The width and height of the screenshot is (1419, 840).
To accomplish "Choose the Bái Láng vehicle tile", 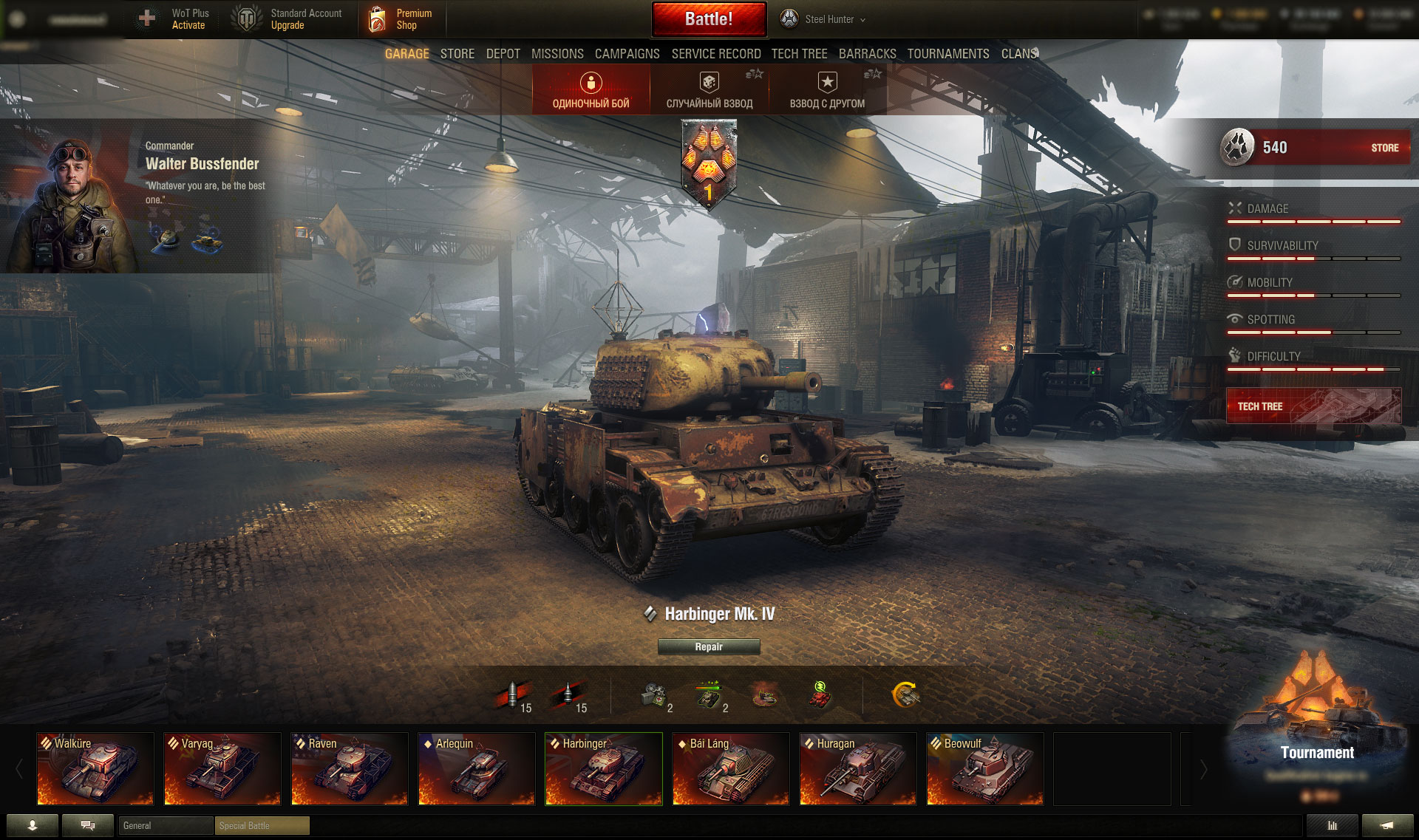I will pyautogui.click(x=731, y=768).
